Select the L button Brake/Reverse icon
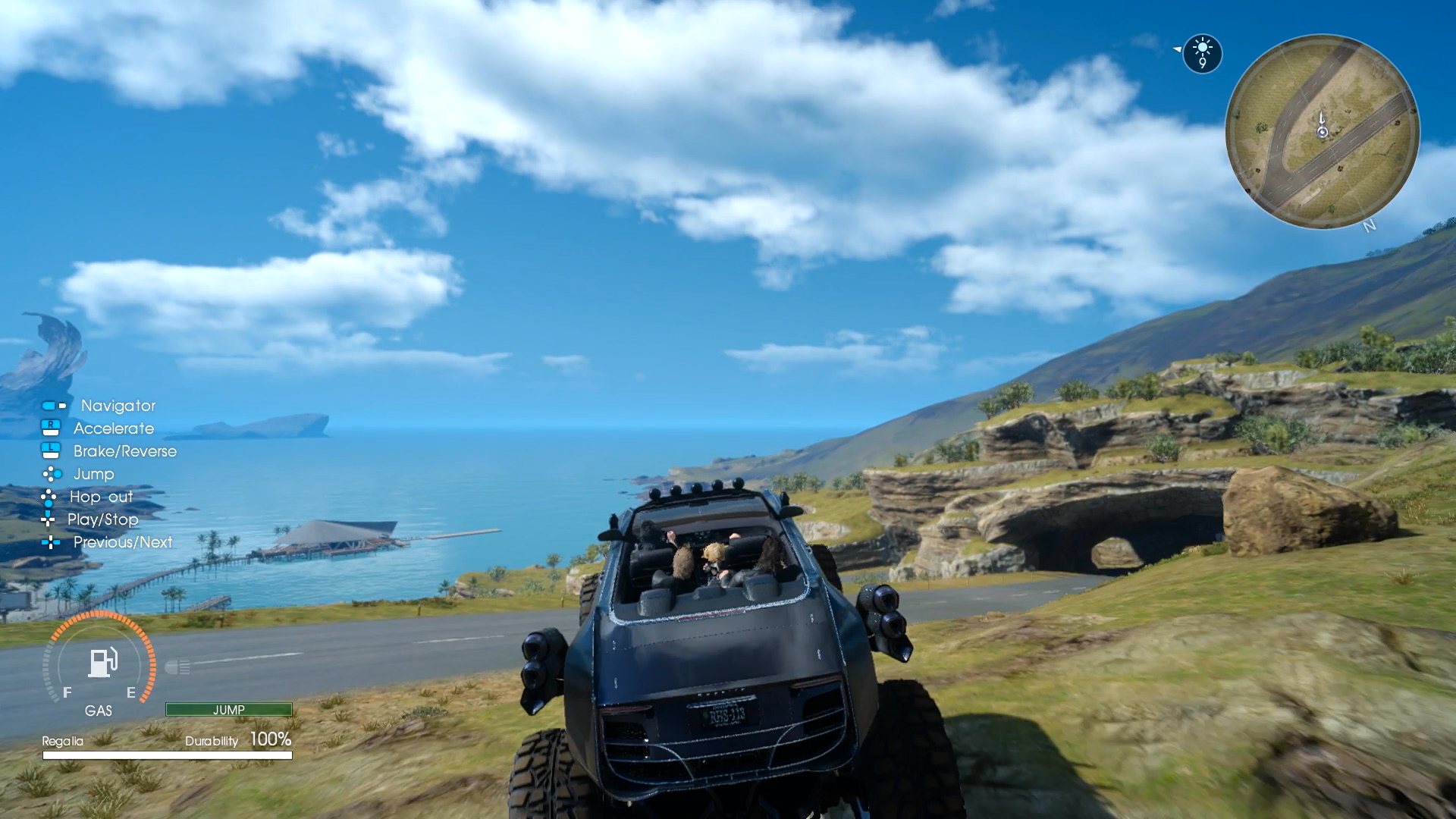Viewport: 1456px width, 819px height. (50, 451)
